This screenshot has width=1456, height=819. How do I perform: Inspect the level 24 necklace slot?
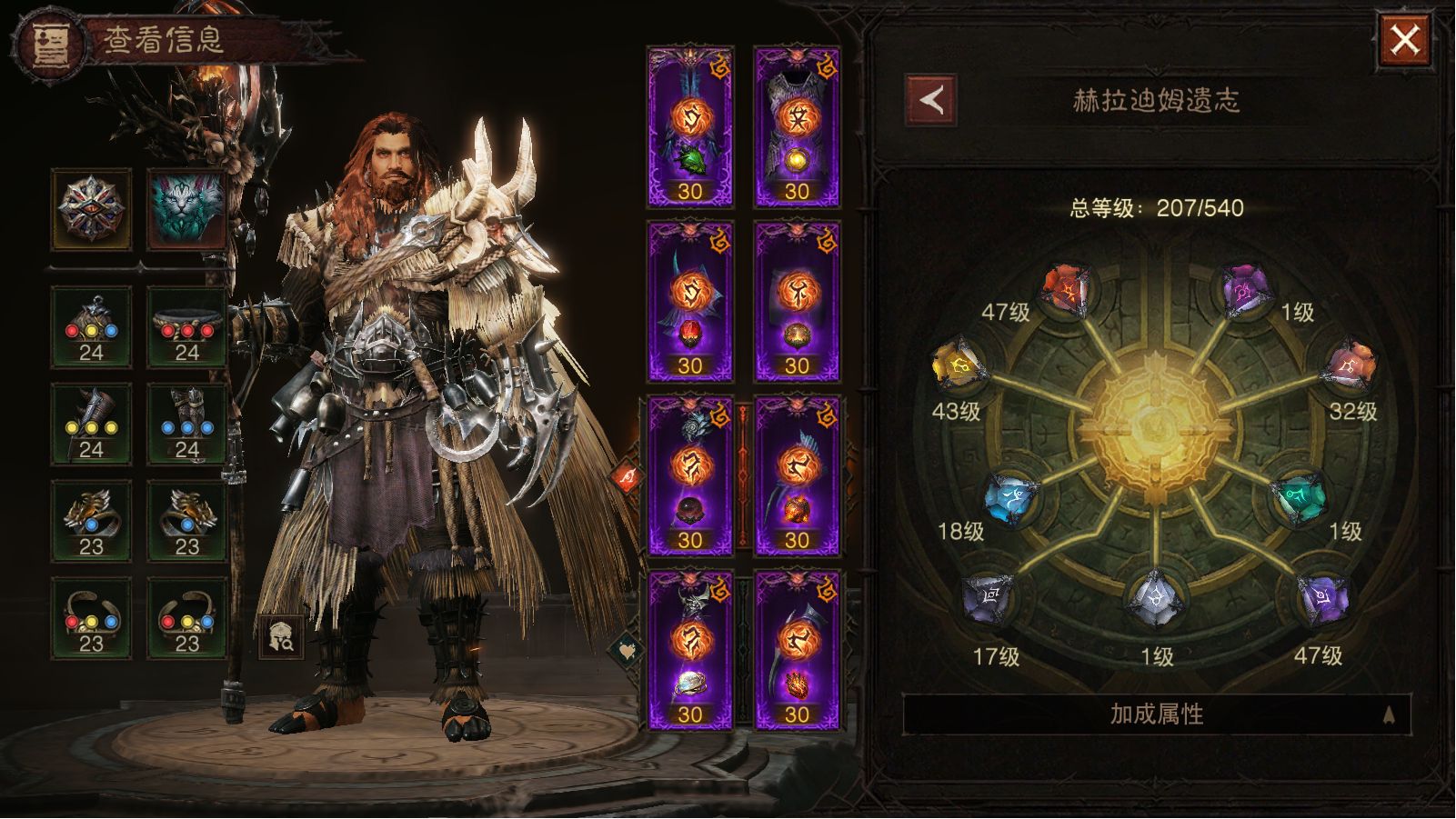(x=91, y=327)
